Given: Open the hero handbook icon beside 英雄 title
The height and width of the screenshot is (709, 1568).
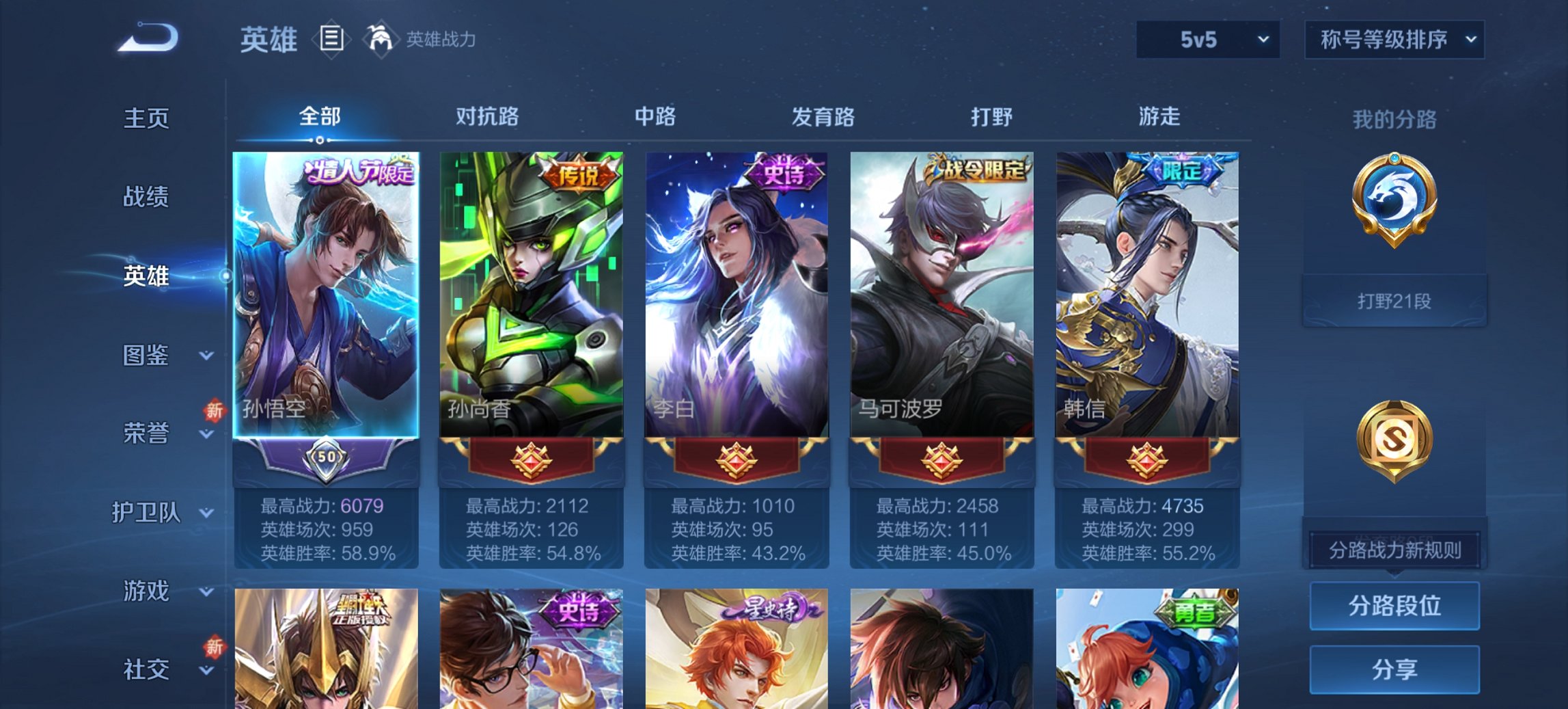Looking at the screenshot, I should point(333,40).
